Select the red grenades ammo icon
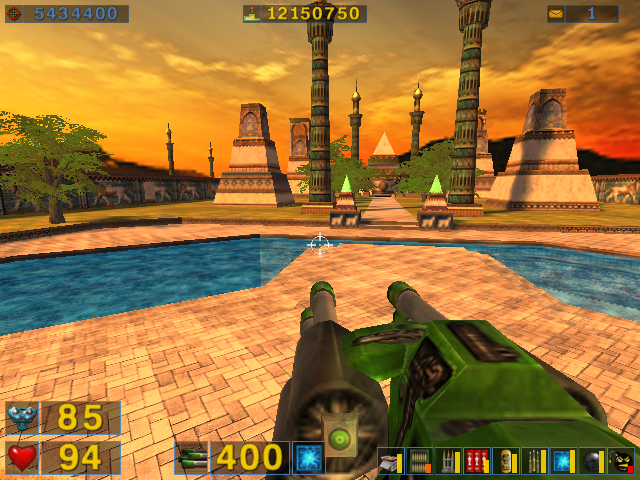The image size is (640, 480). [x=477, y=460]
